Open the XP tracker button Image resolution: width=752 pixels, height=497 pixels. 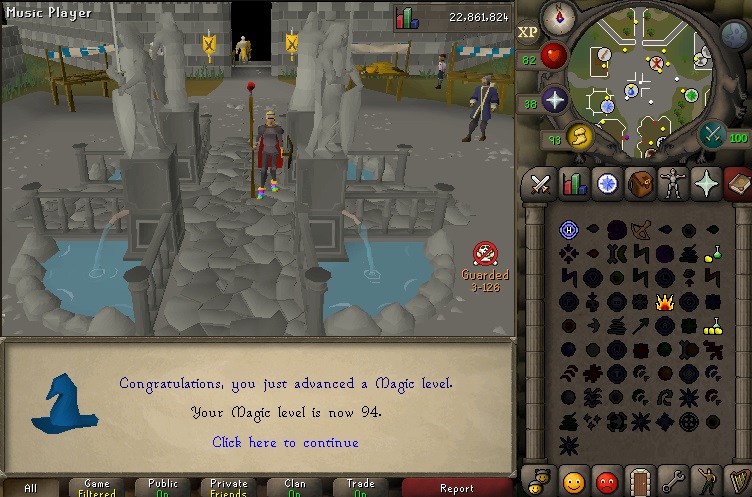tap(527, 32)
